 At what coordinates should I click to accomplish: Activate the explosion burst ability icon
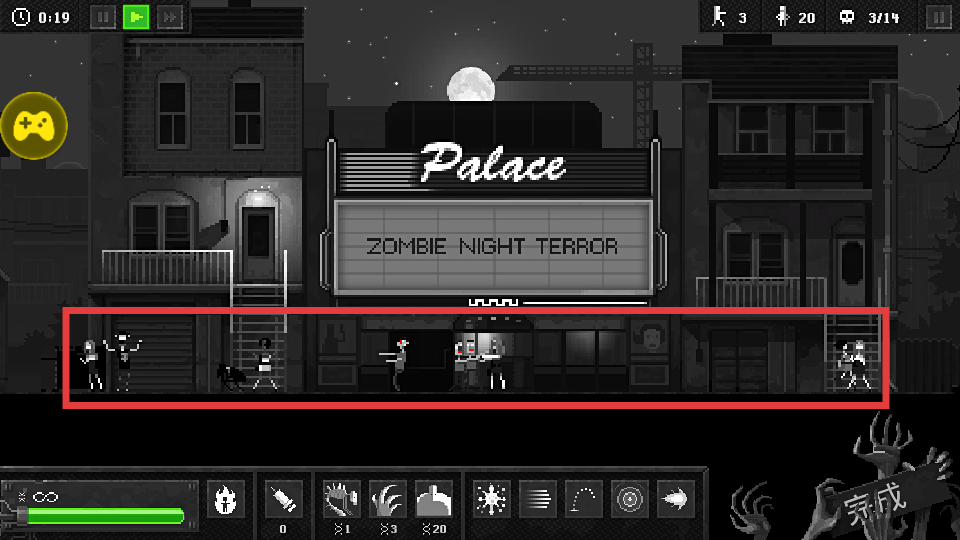coord(490,499)
